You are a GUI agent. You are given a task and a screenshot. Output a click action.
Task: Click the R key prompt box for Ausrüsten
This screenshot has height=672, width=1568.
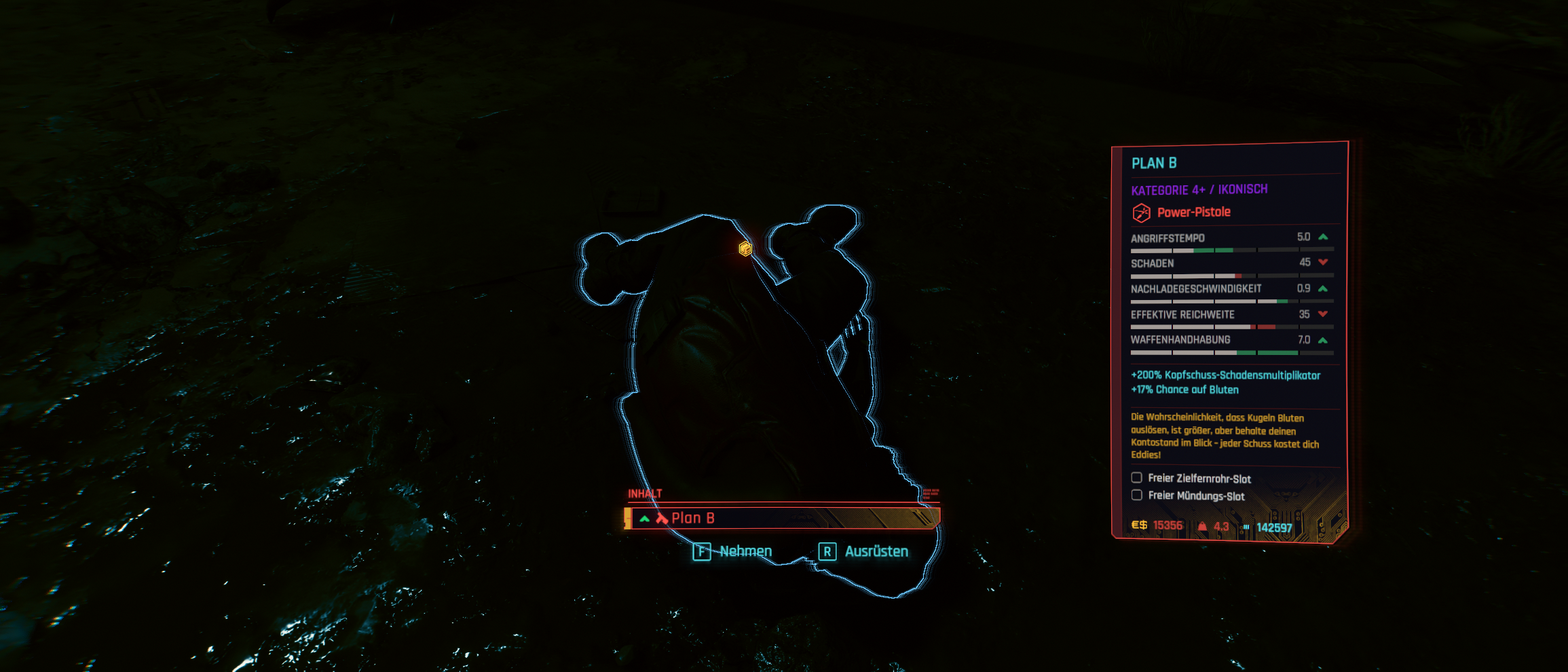click(827, 551)
